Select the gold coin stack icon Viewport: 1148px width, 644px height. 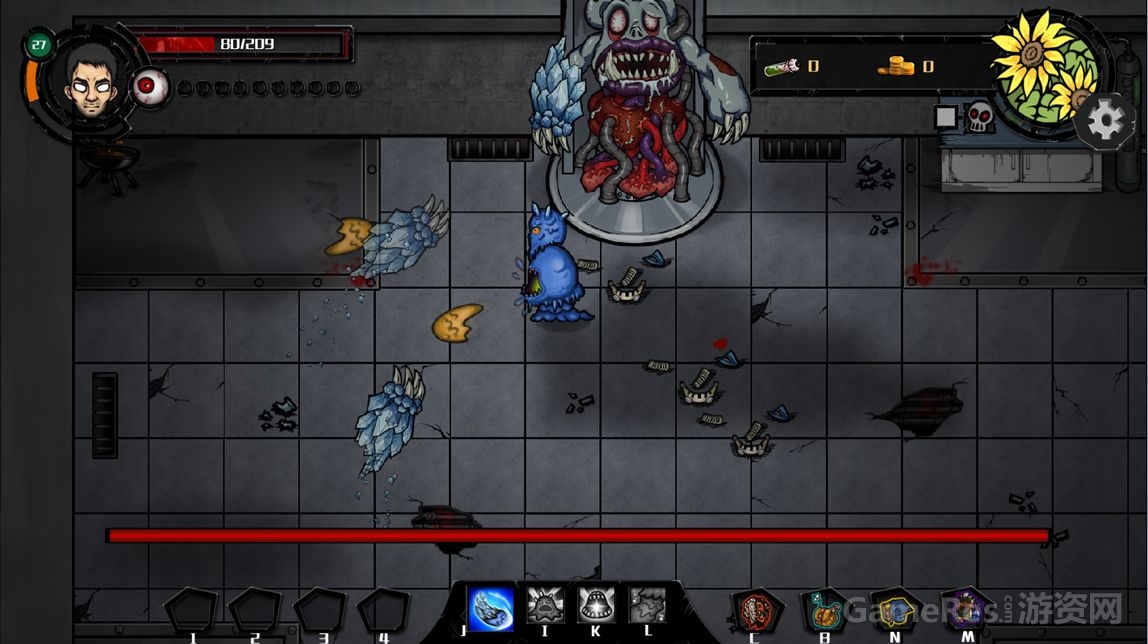896,66
